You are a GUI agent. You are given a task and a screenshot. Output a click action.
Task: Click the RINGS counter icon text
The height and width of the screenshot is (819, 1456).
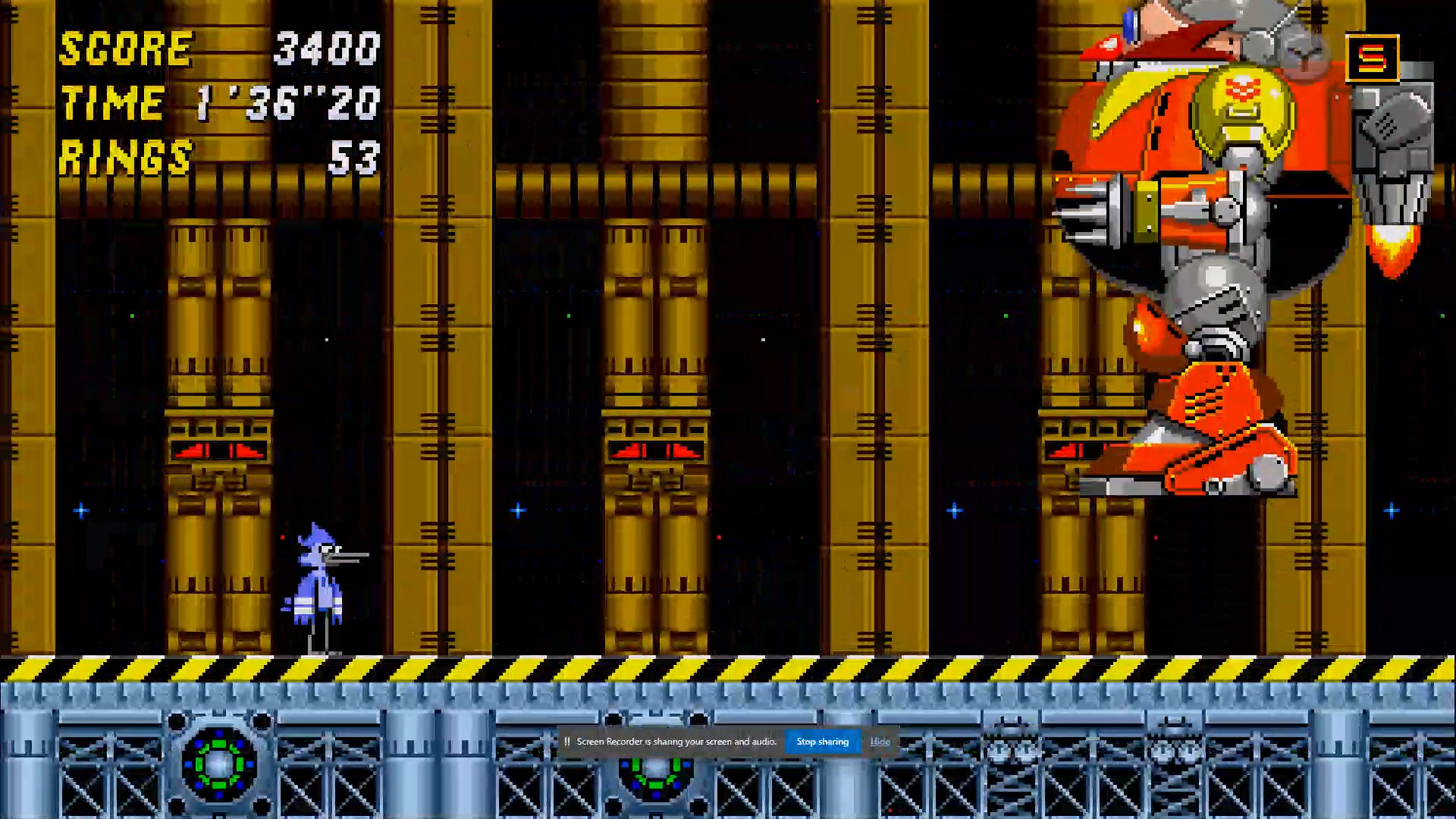[x=125, y=157]
